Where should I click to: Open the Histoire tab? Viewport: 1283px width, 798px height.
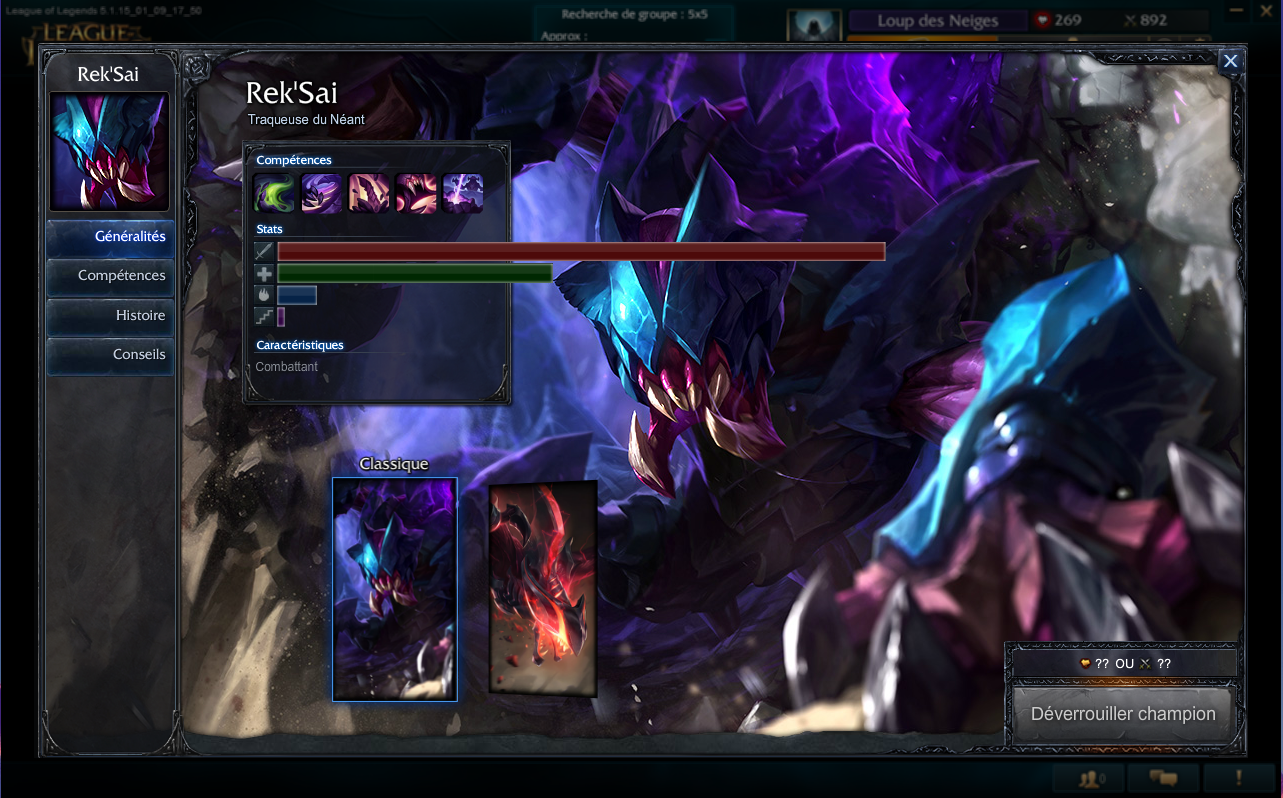(x=109, y=315)
